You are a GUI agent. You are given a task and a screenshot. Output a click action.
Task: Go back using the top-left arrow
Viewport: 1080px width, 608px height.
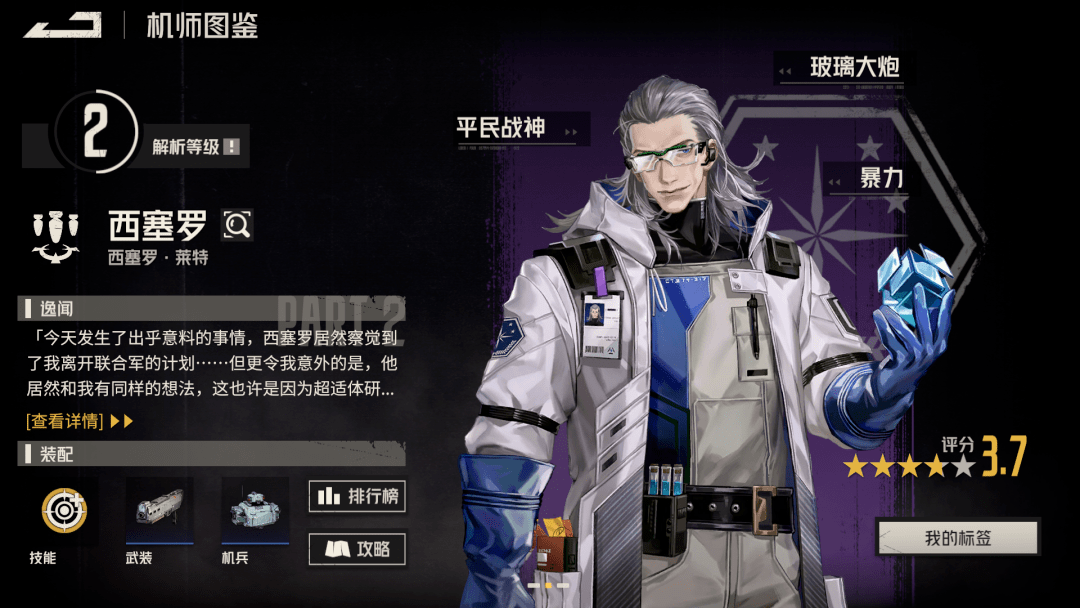[x=63, y=25]
